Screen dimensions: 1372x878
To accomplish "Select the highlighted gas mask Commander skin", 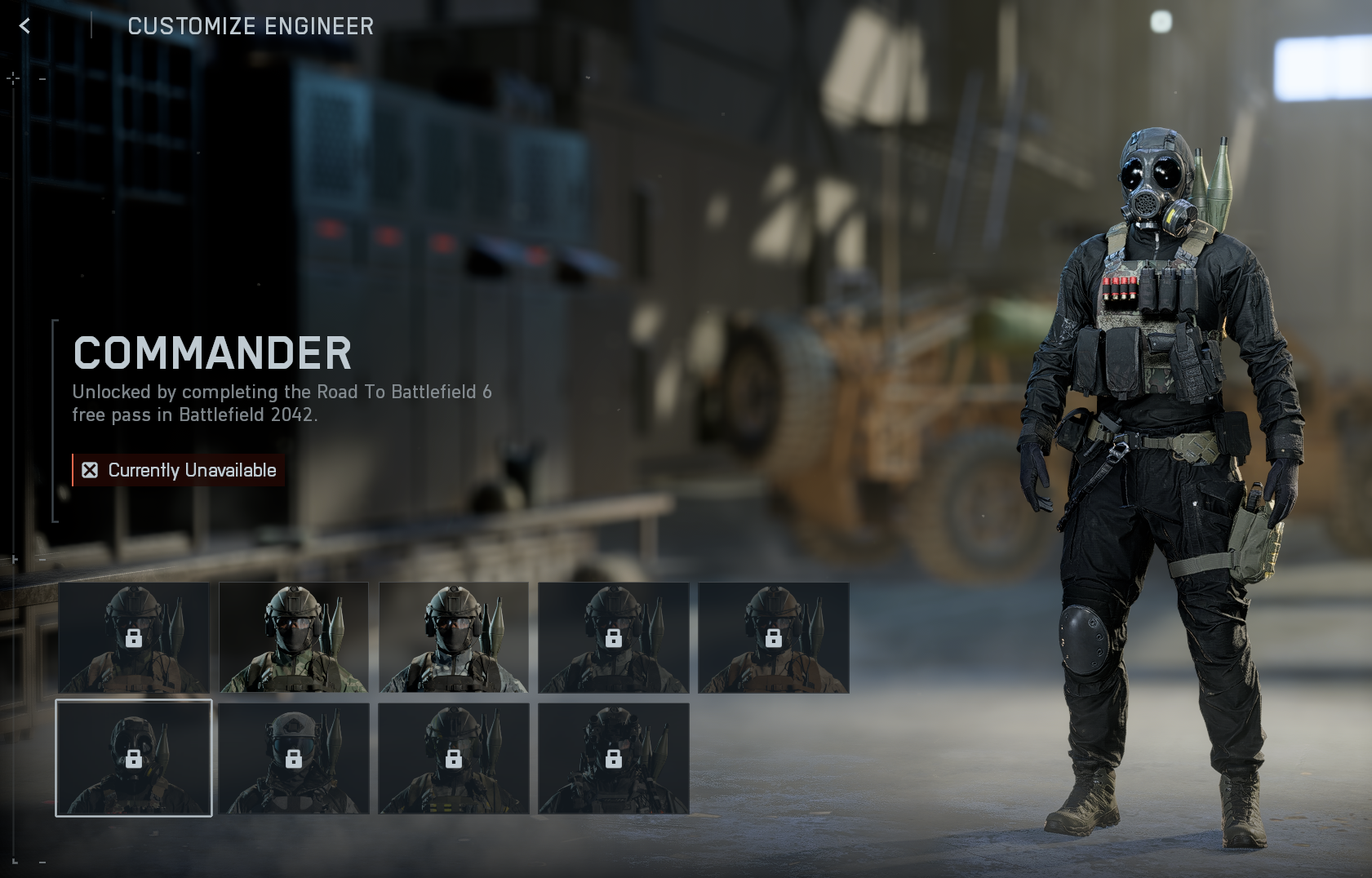I will pos(134,758).
